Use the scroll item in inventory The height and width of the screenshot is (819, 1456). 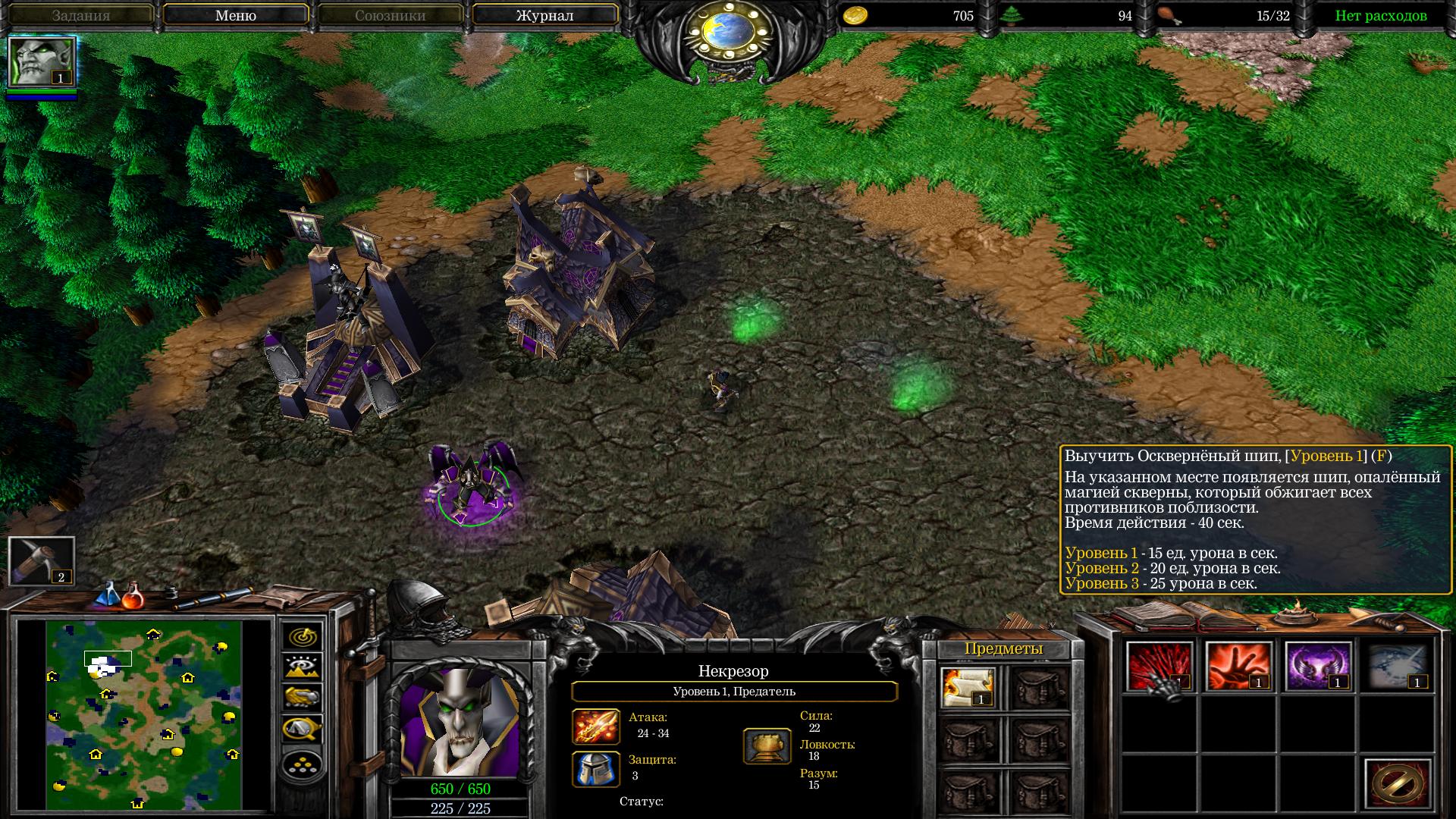(x=968, y=687)
